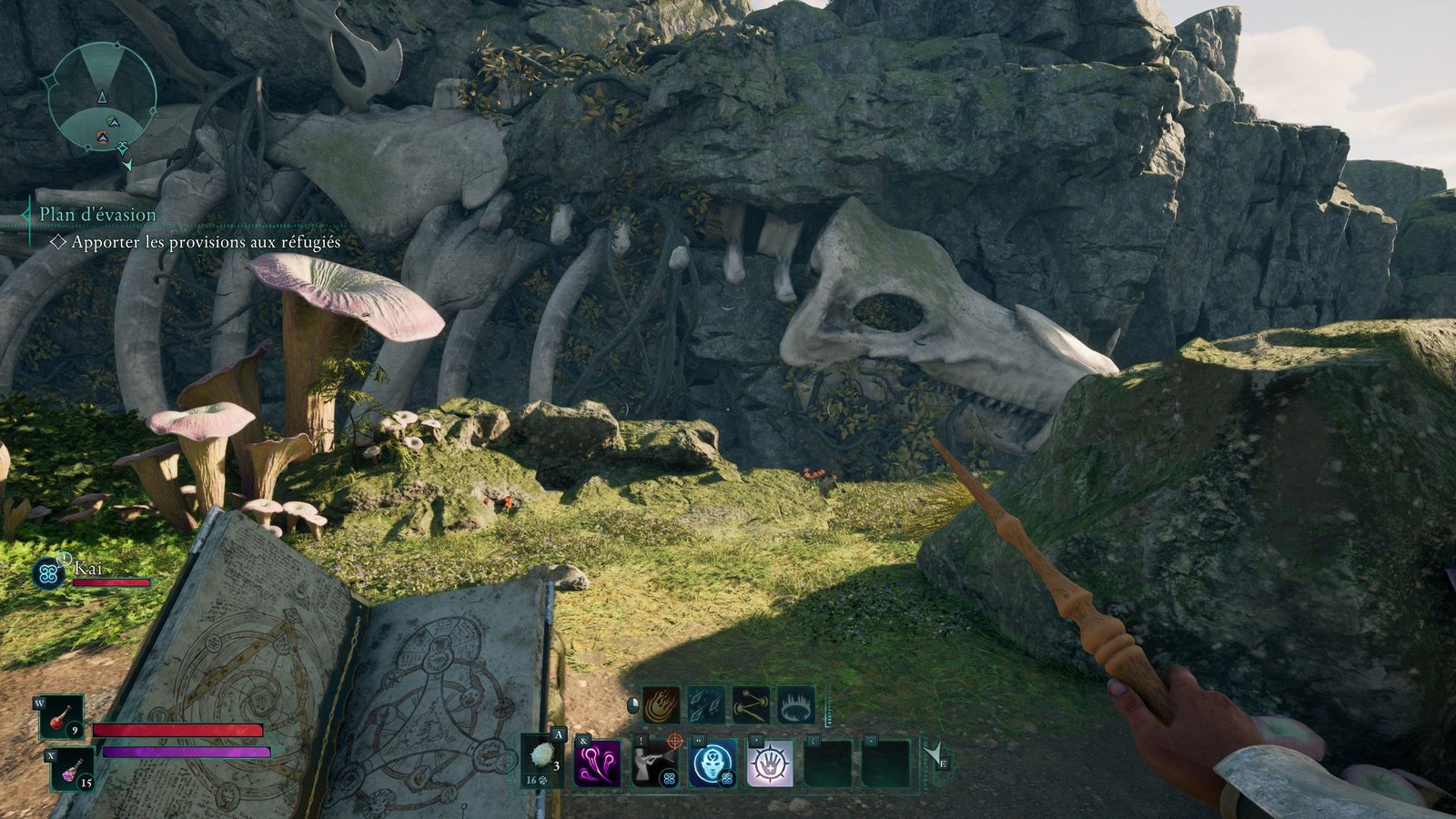
Task: Cast the white healing hand ability
Action: pos(770,763)
